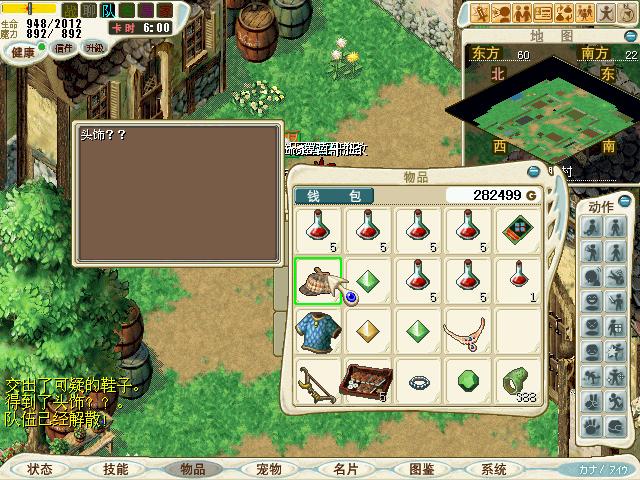Image resolution: width=640 pixels, height=480 pixels.
Task: Select the detective hat item slot
Action: click(318, 281)
